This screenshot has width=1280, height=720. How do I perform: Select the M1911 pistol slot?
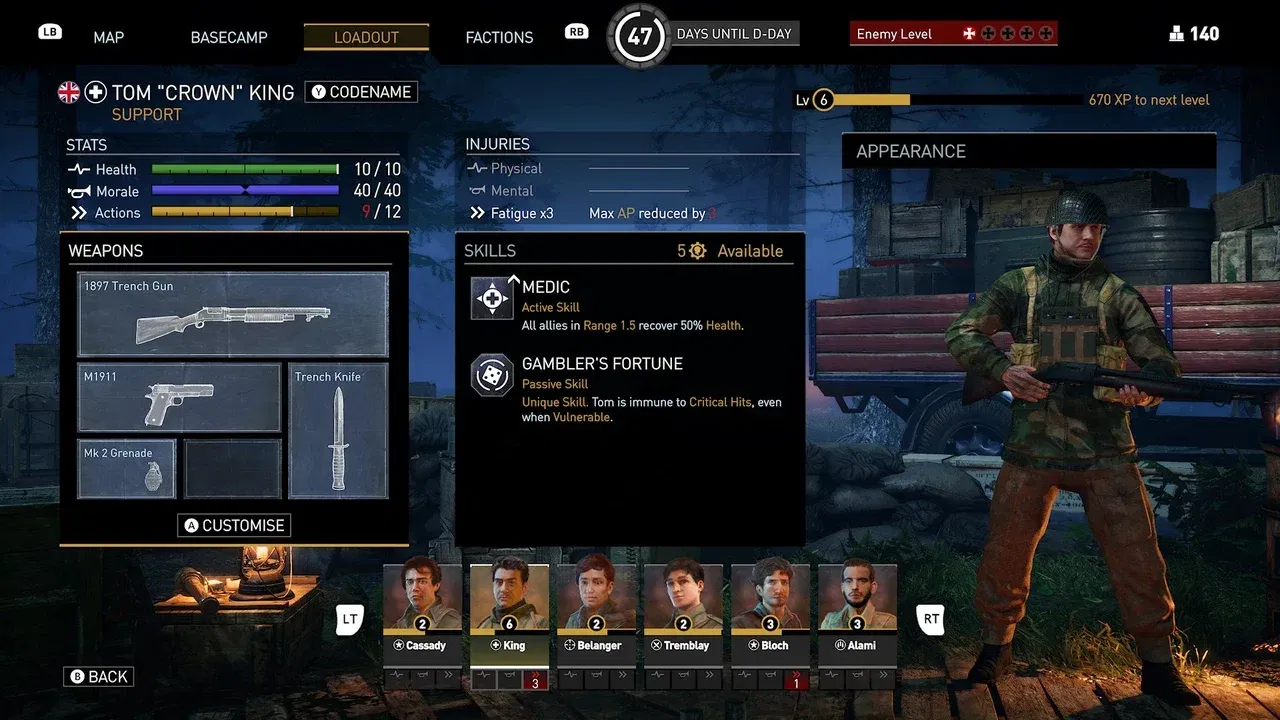[178, 398]
